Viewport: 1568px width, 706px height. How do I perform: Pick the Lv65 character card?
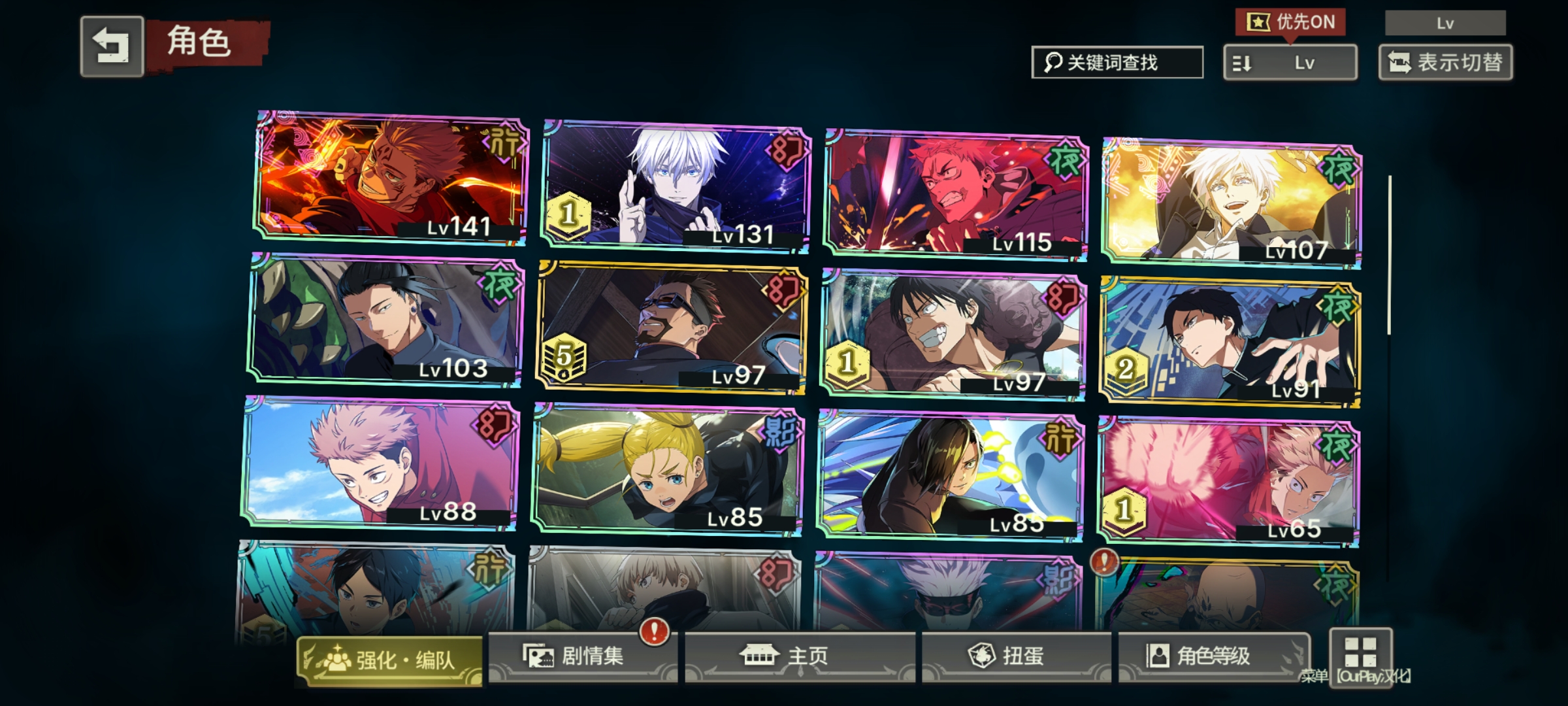1228,481
